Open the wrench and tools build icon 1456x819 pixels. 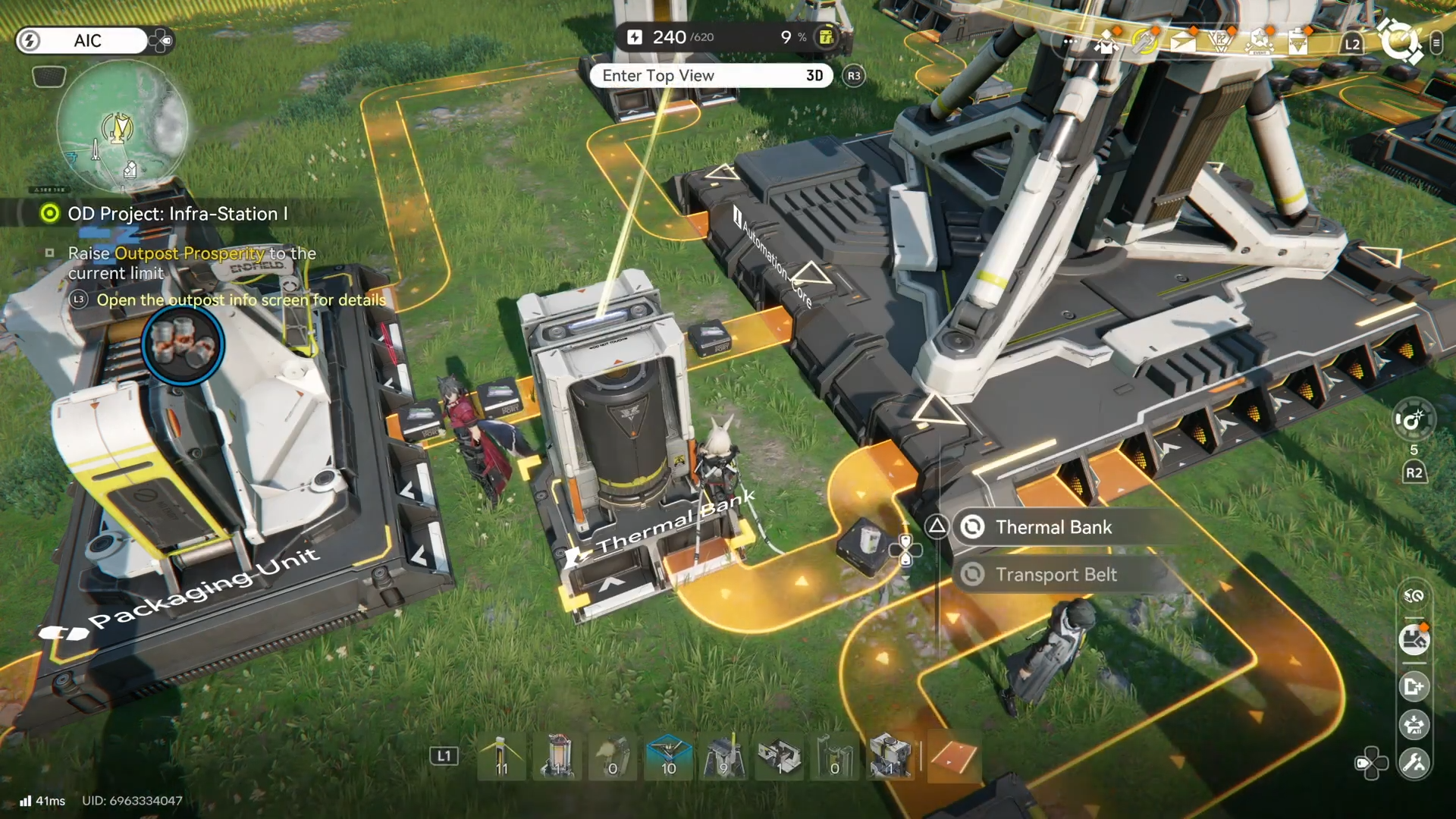[1414, 763]
